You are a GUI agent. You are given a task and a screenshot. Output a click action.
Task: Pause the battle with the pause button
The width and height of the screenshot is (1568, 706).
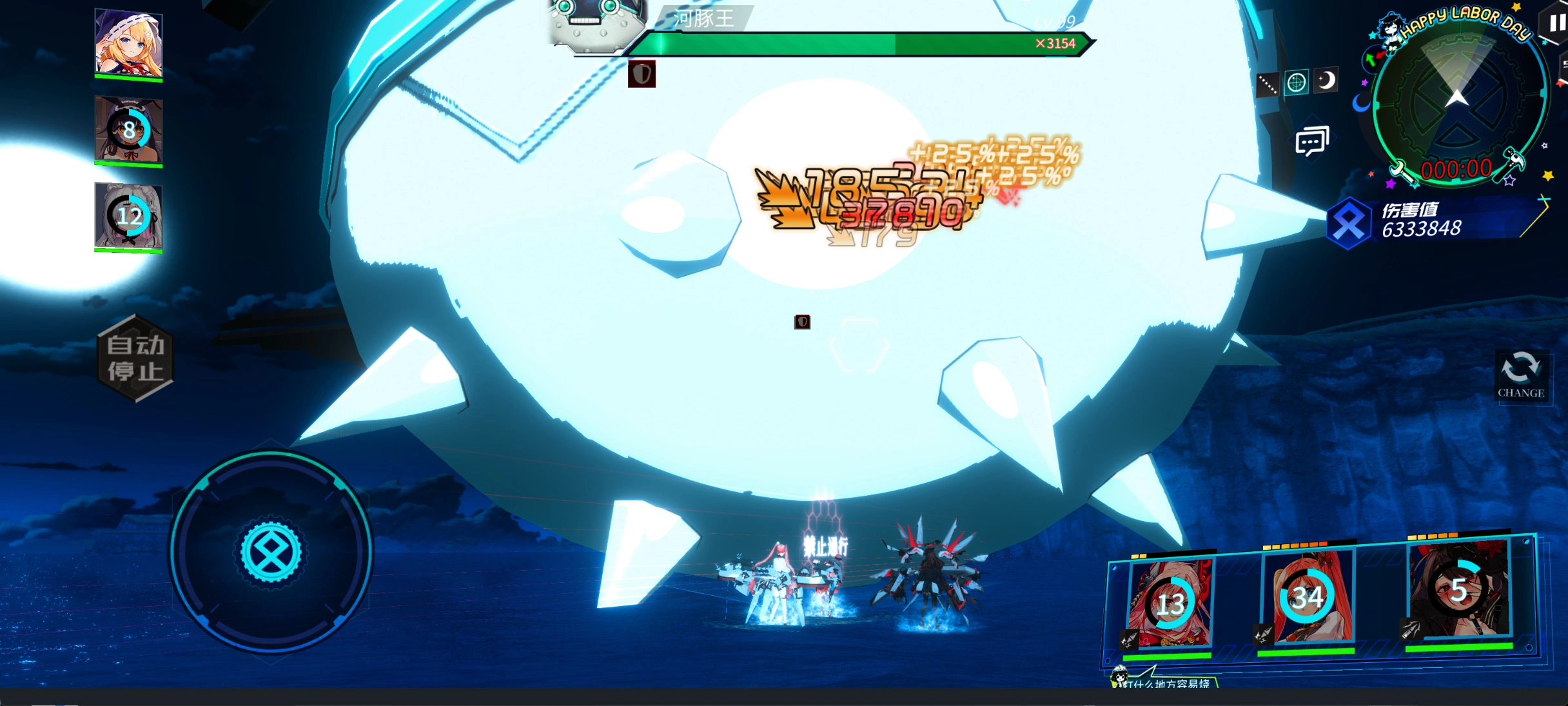tap(1556, 24)
